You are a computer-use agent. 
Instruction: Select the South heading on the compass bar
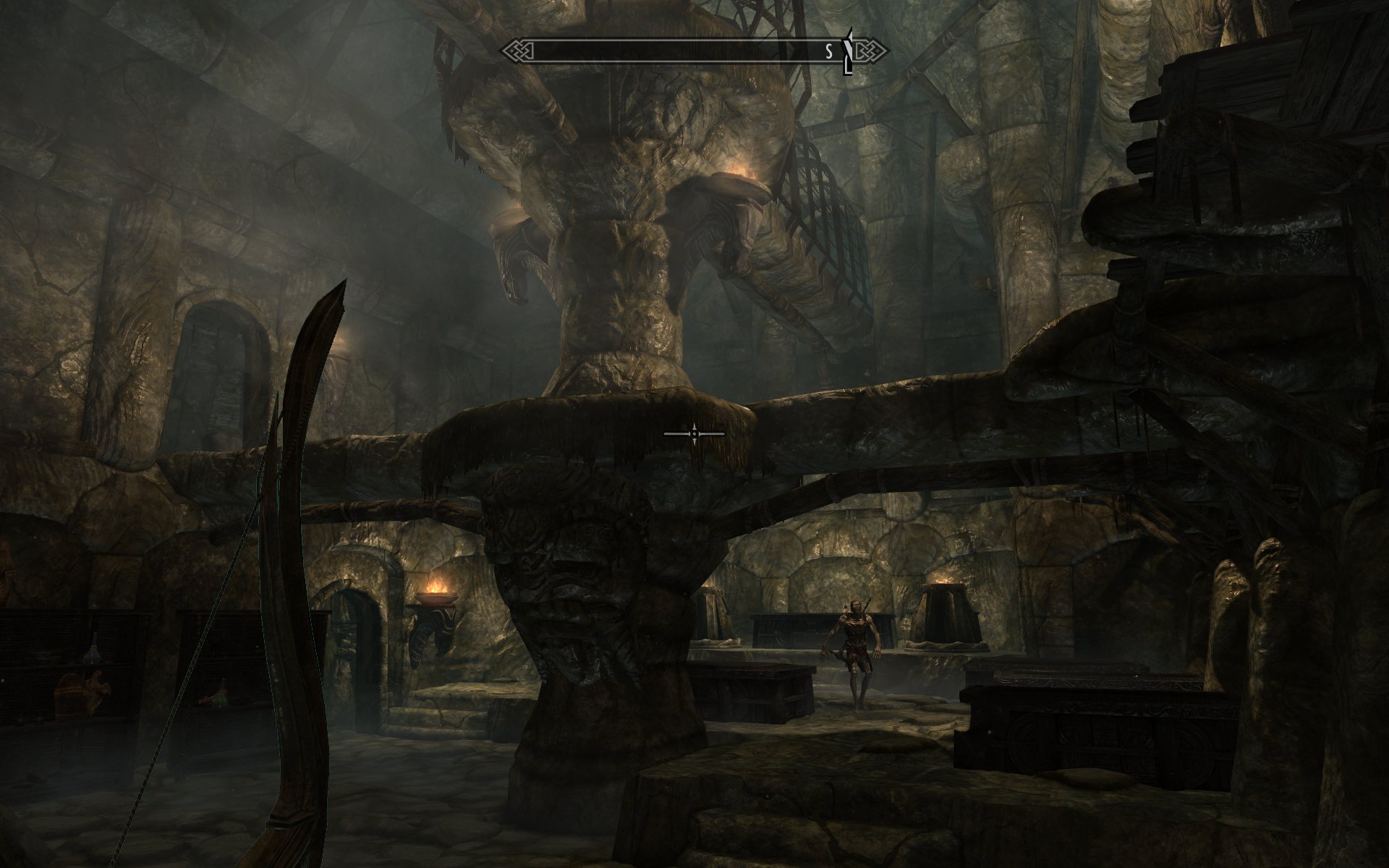(830, 51)
